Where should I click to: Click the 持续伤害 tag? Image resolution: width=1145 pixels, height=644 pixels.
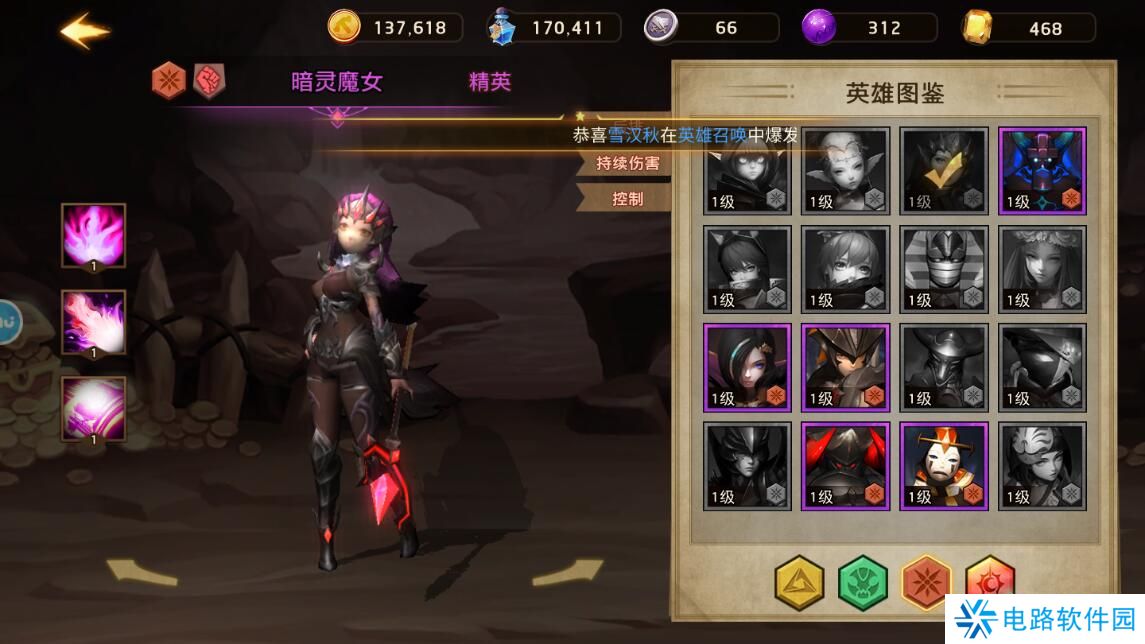click(x=627, y=163)
